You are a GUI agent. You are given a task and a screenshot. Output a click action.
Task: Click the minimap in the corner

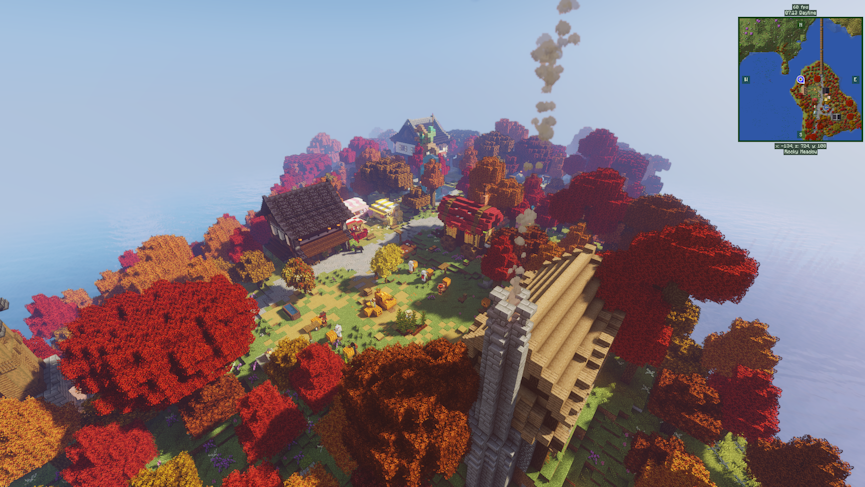800,79
